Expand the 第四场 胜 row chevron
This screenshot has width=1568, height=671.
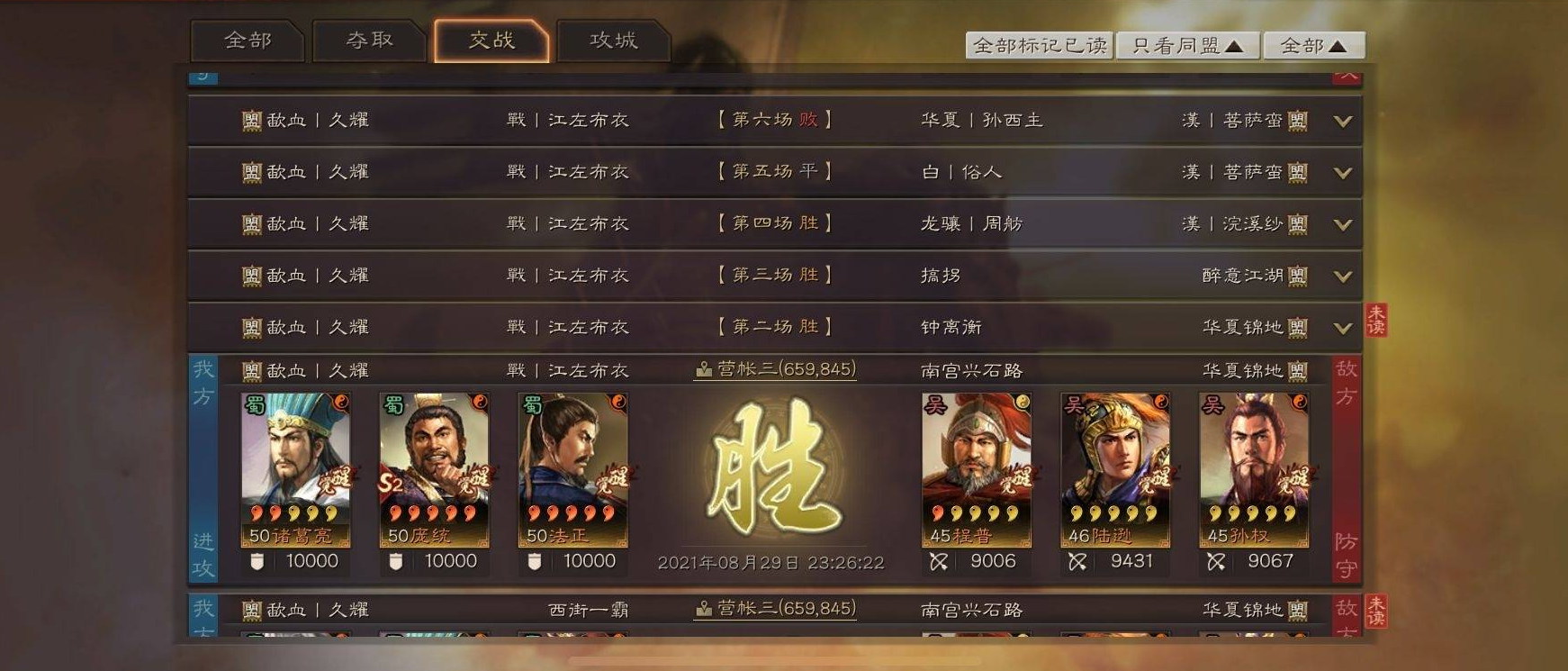(x=1342, y=224)
